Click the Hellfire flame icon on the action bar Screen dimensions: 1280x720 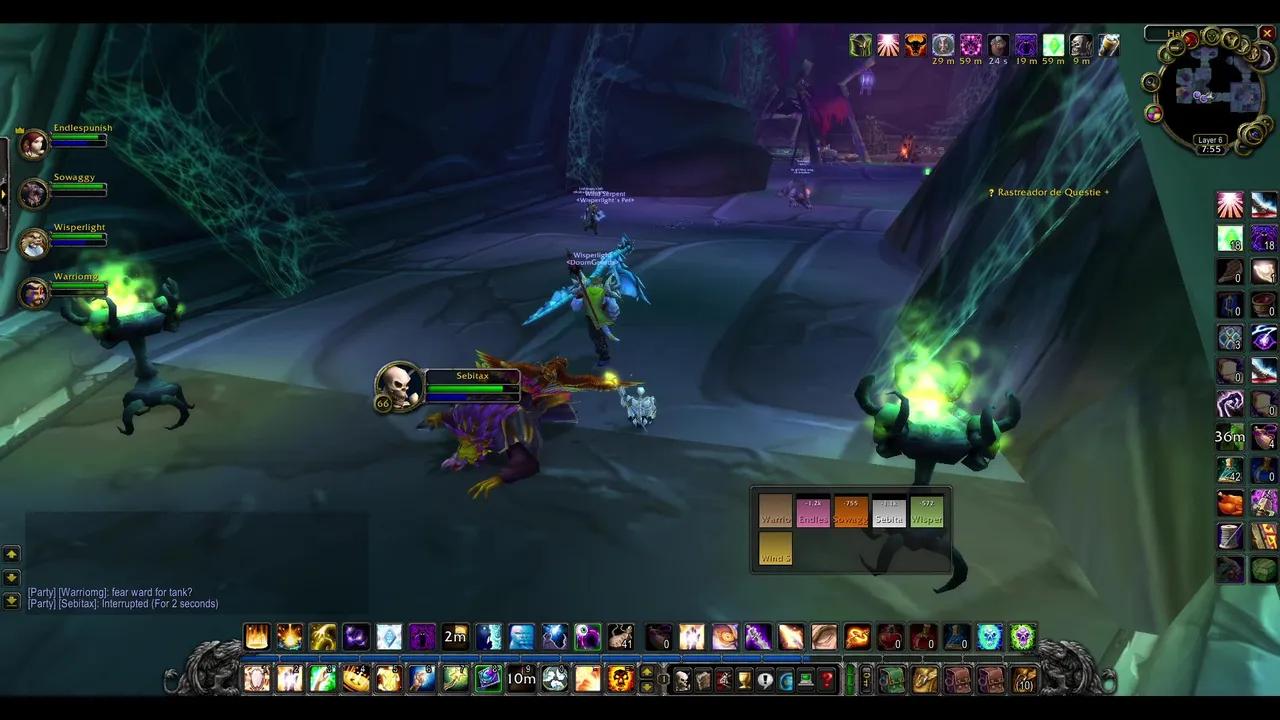(257, 637)
